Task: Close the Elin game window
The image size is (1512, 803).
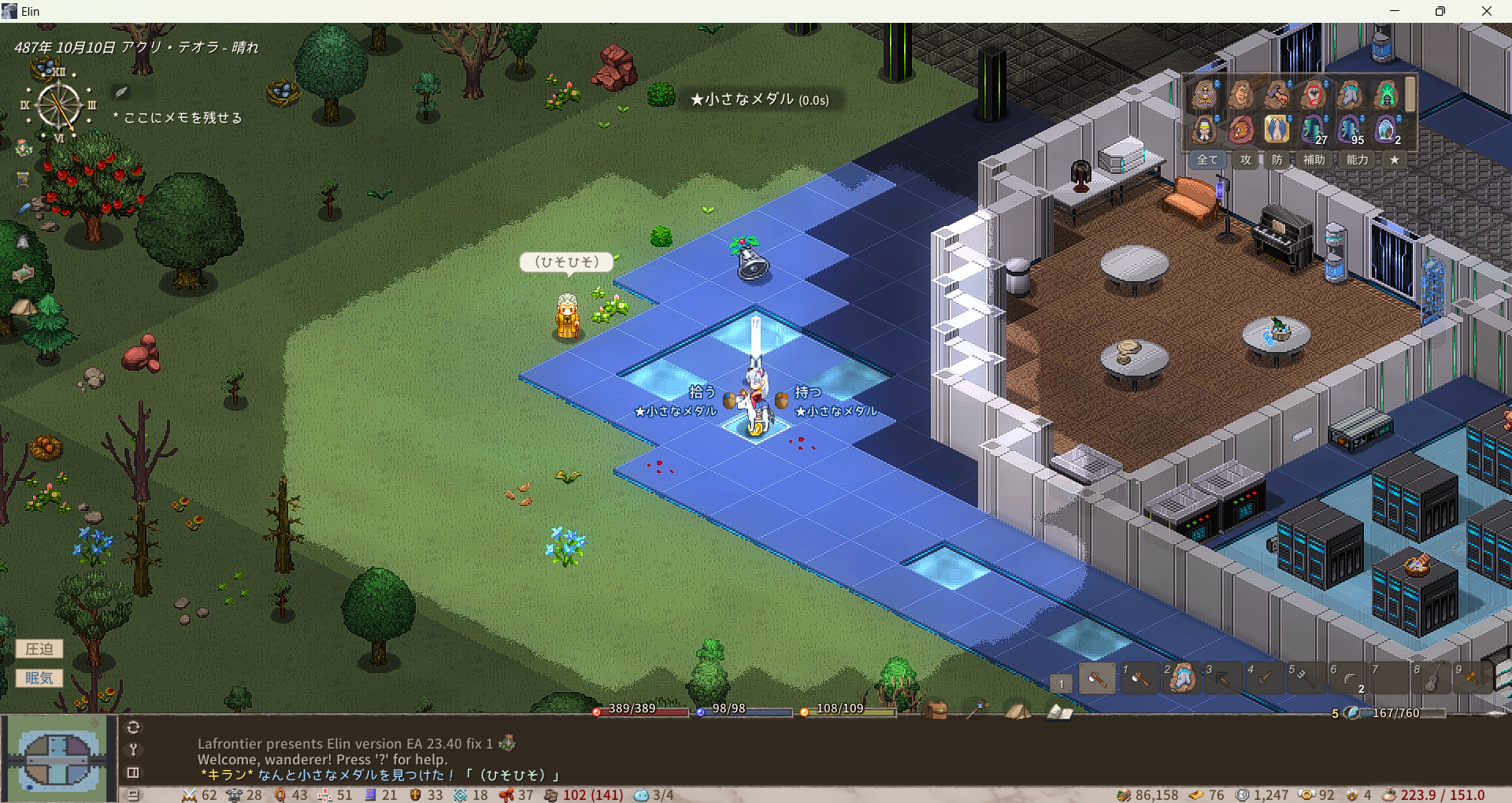Action: (1486, 11)
